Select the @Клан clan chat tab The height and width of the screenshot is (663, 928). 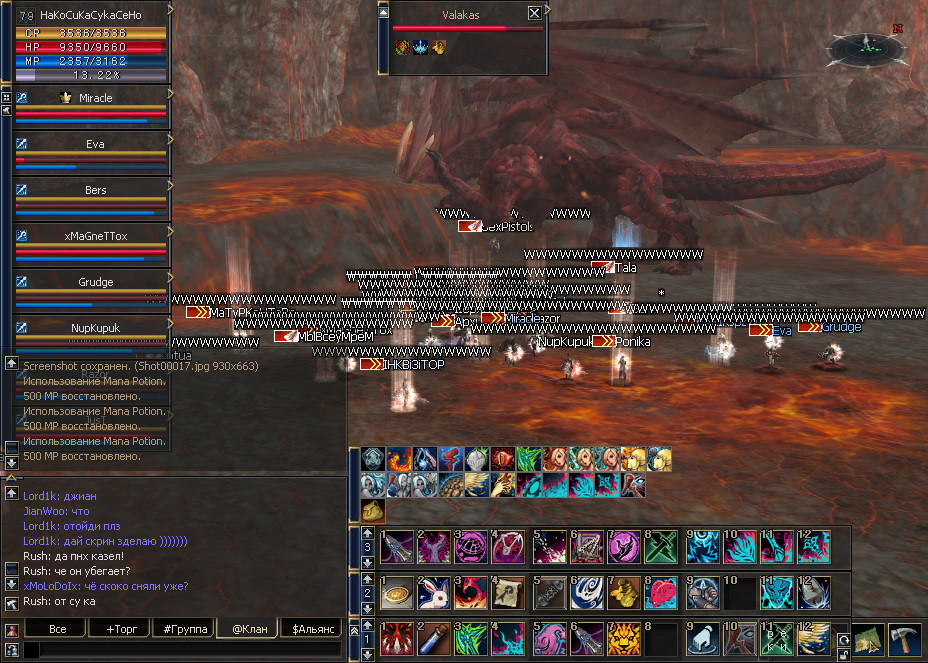[x=248, y=628]
